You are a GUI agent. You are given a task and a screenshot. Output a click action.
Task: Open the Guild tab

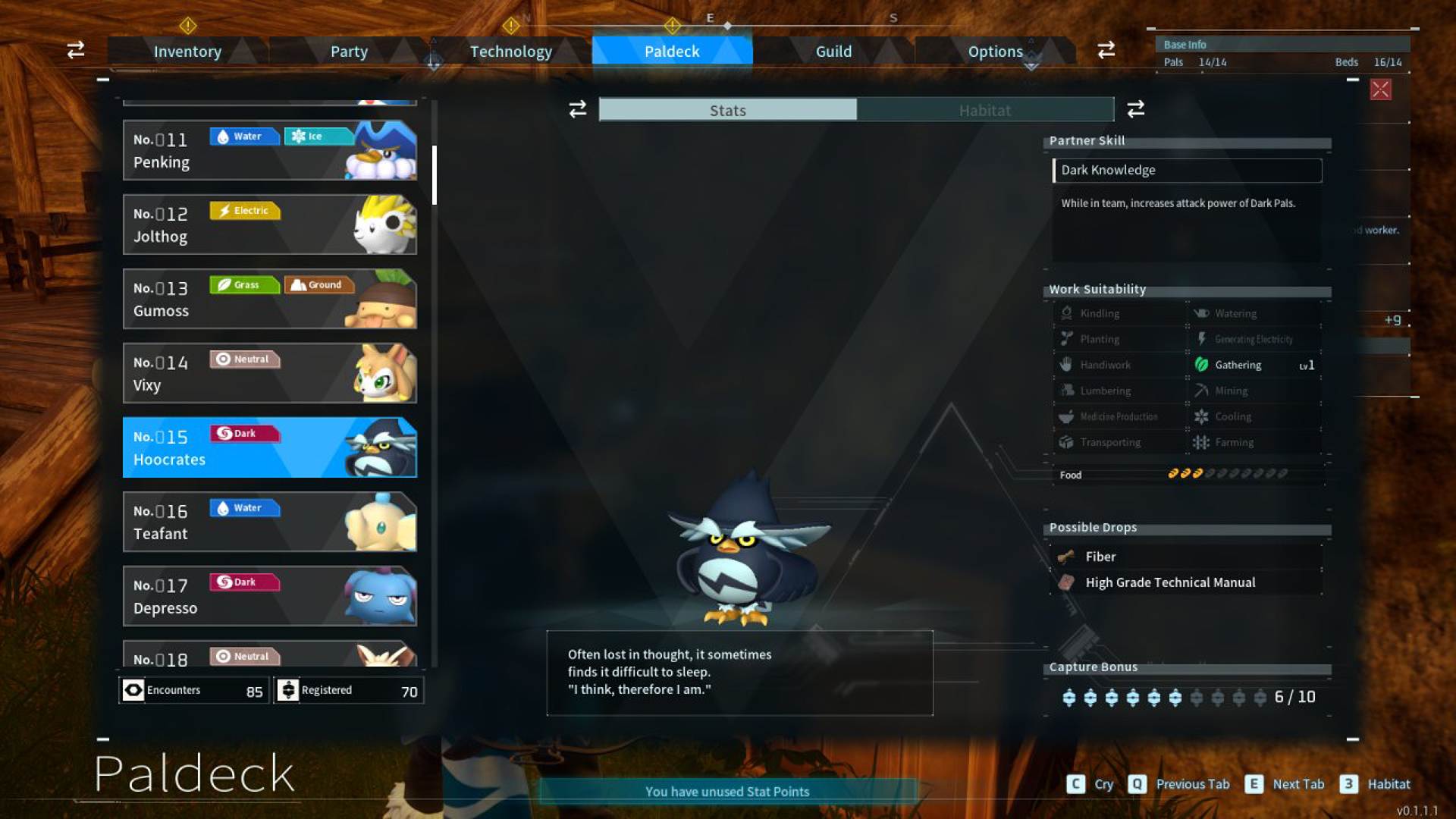click(x=833, y=51)
